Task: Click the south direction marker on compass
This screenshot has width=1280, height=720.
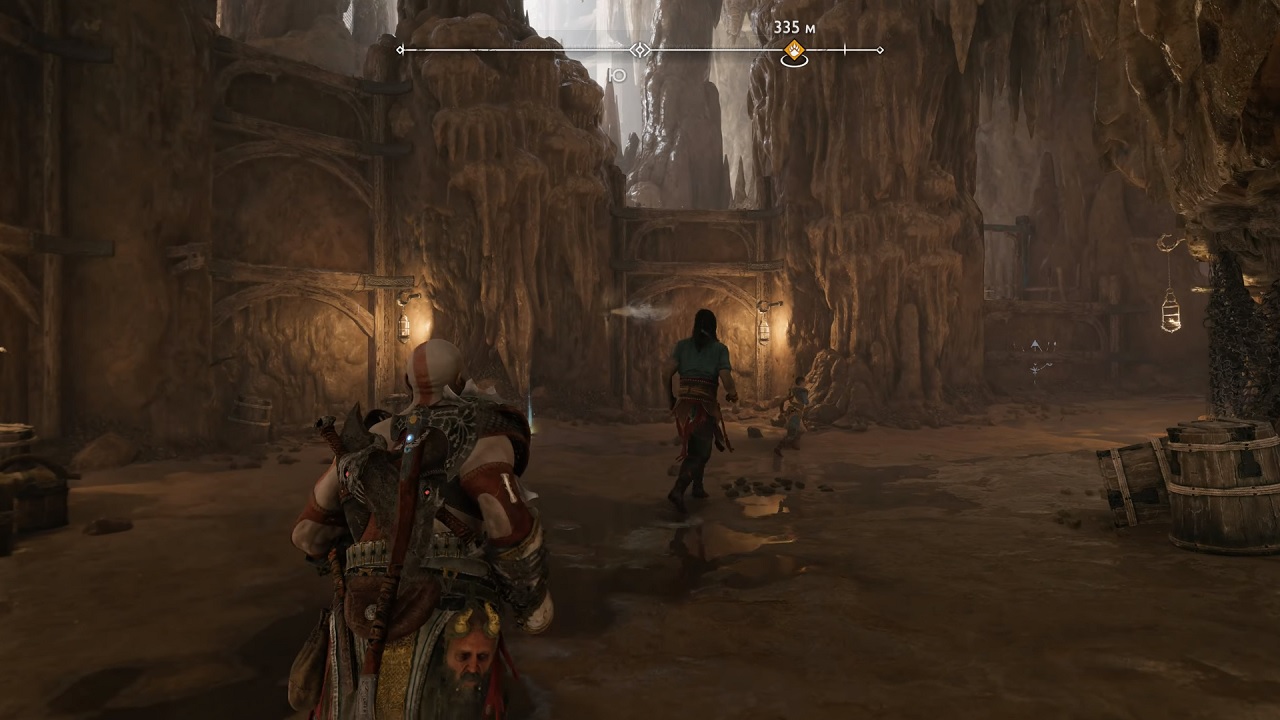Action: [x=617, y=75]
